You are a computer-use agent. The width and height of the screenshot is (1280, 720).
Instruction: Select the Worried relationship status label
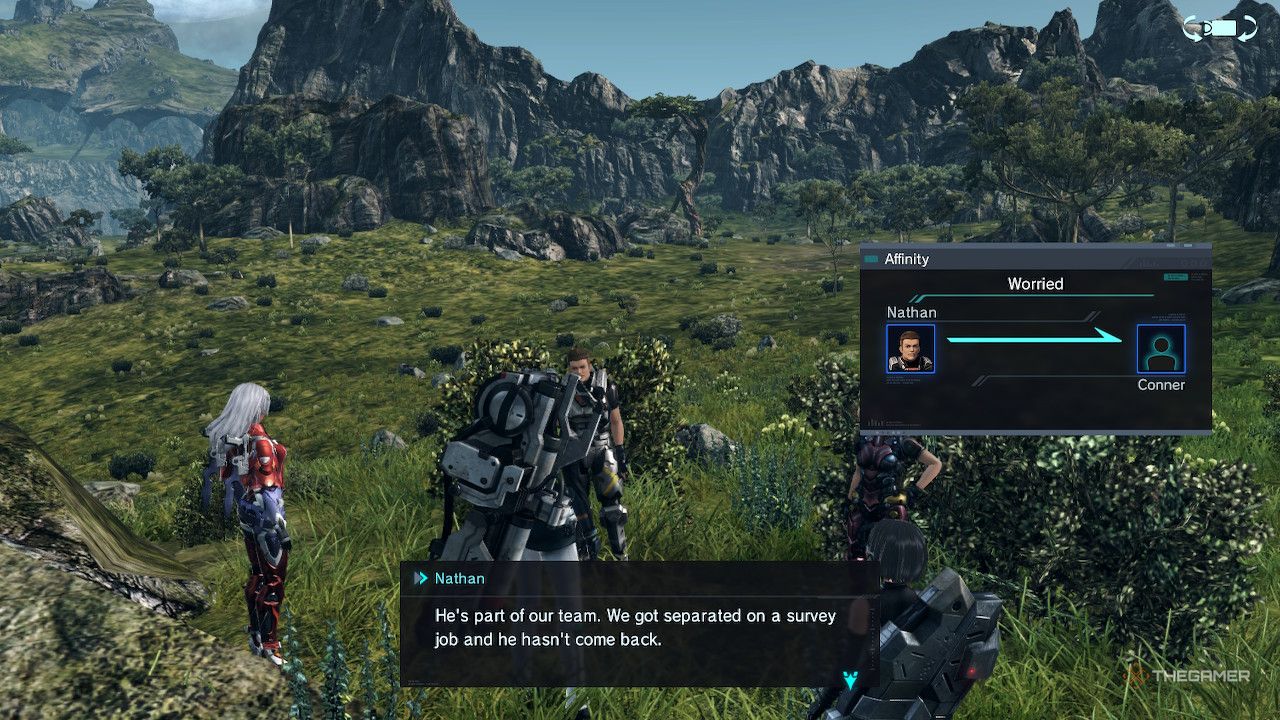pos(1035,284)
